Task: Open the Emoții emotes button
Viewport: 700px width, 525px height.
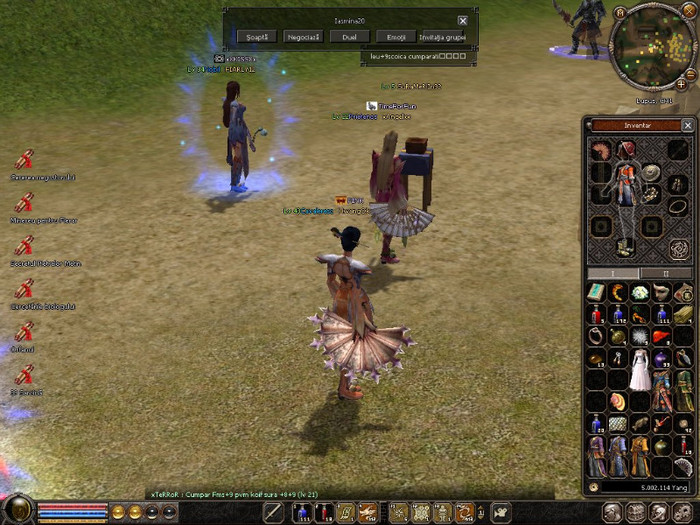Action: click(395, 36)
